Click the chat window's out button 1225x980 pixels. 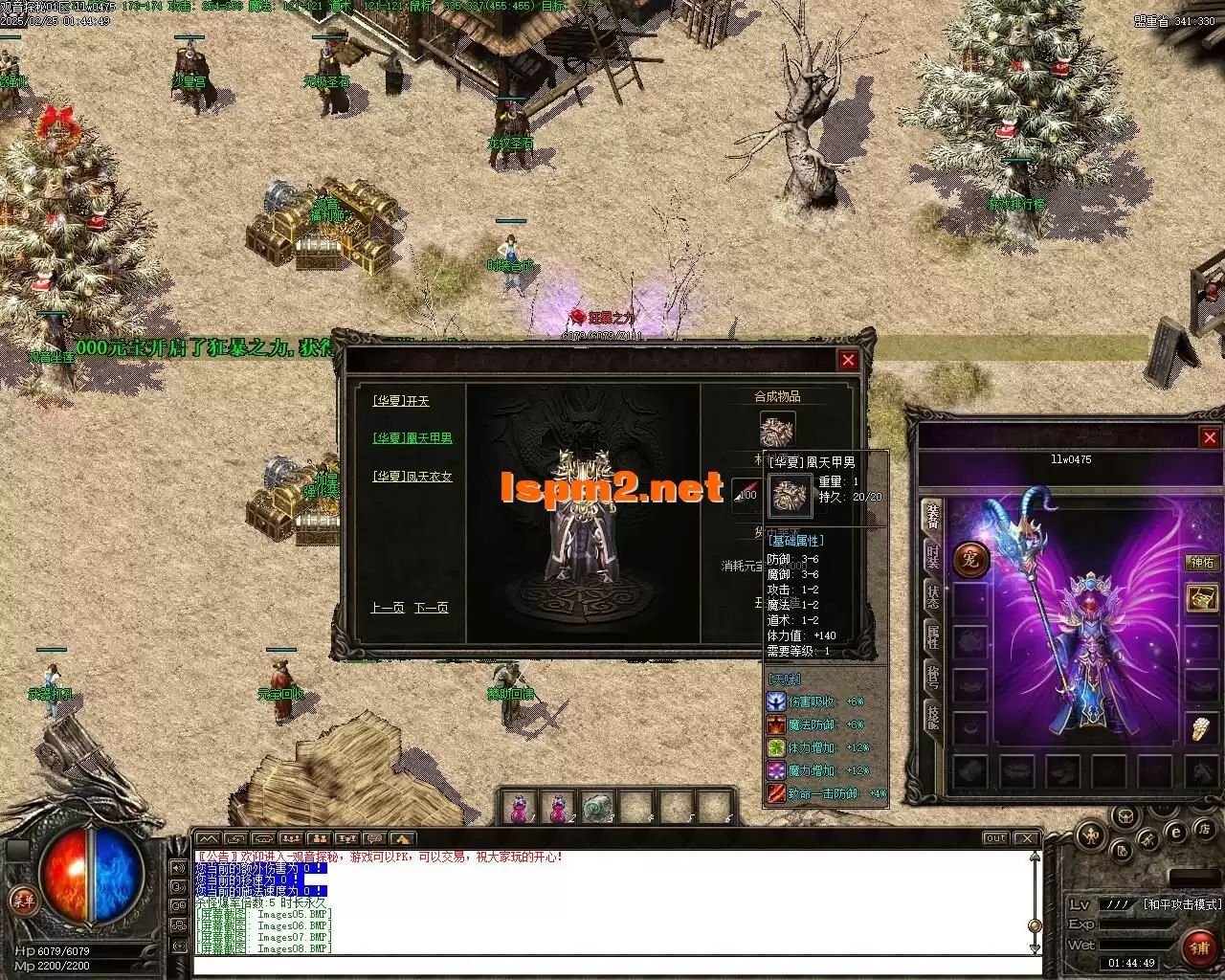click(996, 838)
